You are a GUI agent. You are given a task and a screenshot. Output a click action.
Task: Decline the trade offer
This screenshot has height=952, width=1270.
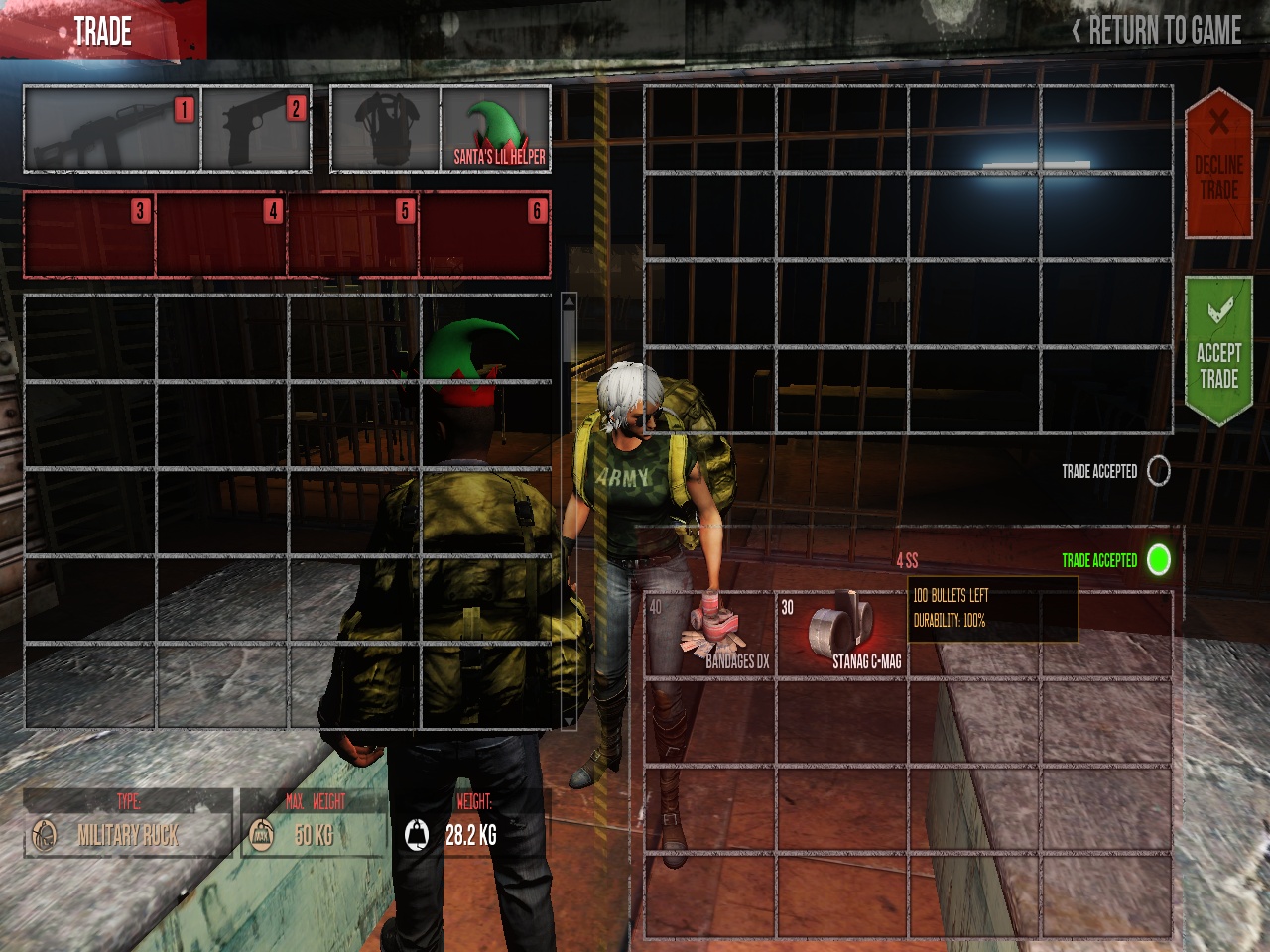point(1218,165)
